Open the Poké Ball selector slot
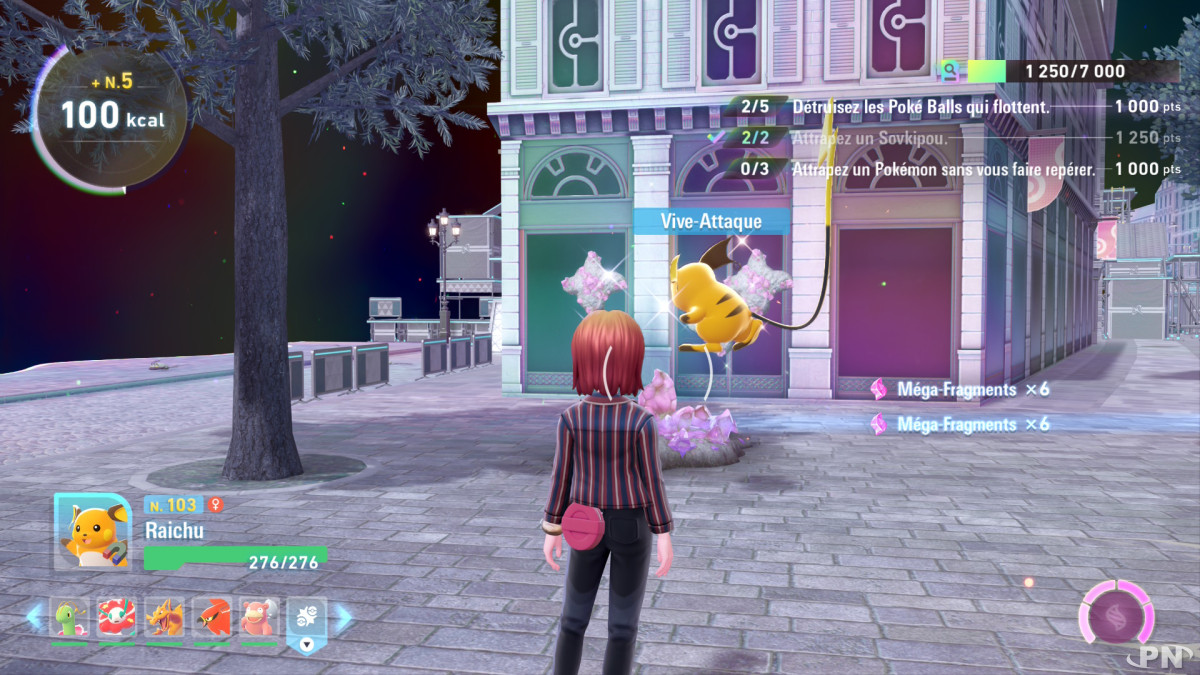The height and width of the screenshot is (675, 1200). 307,622
